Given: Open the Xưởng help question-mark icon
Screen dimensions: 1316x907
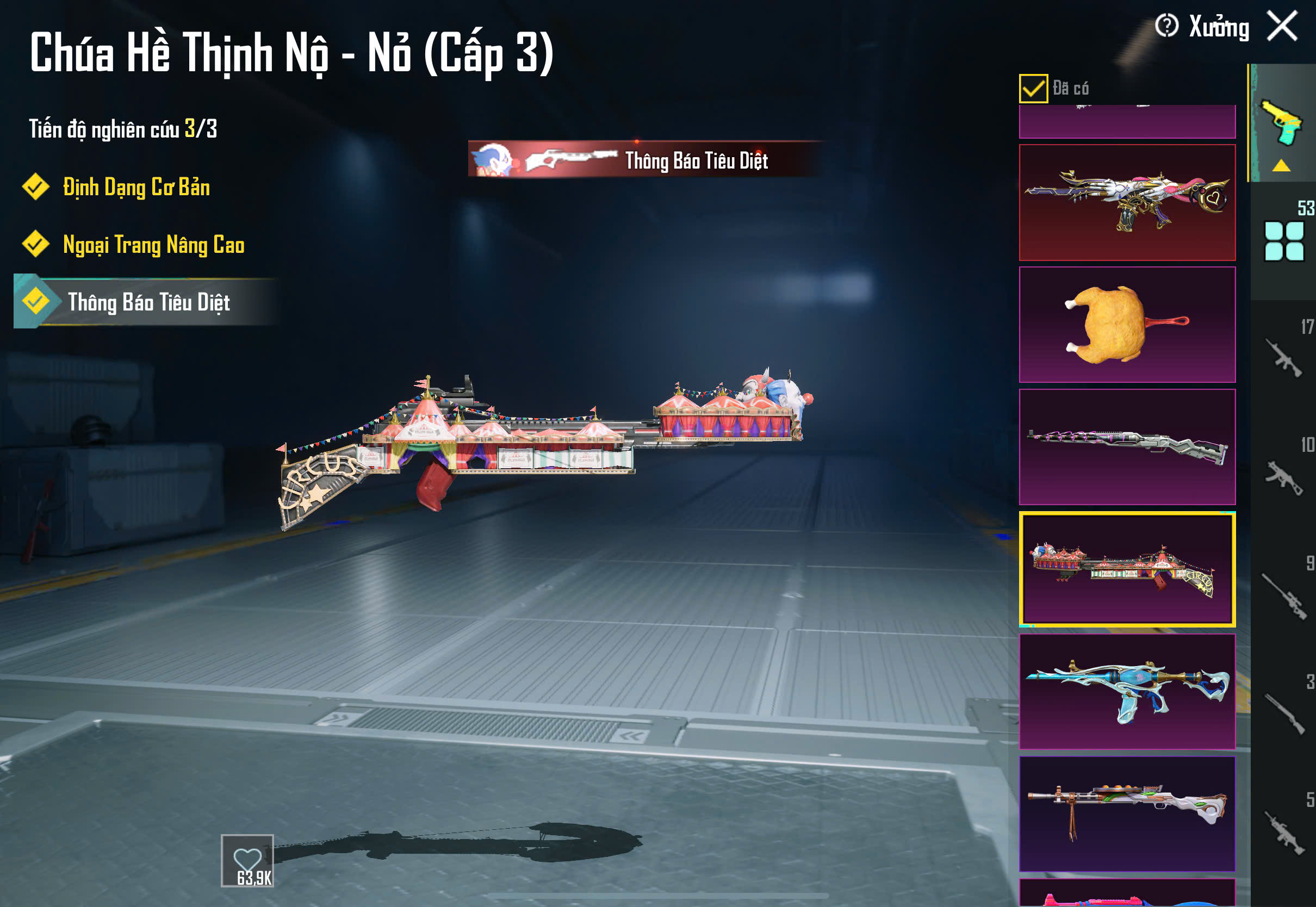Looking at the screenshot, I should pos(1166,26).
